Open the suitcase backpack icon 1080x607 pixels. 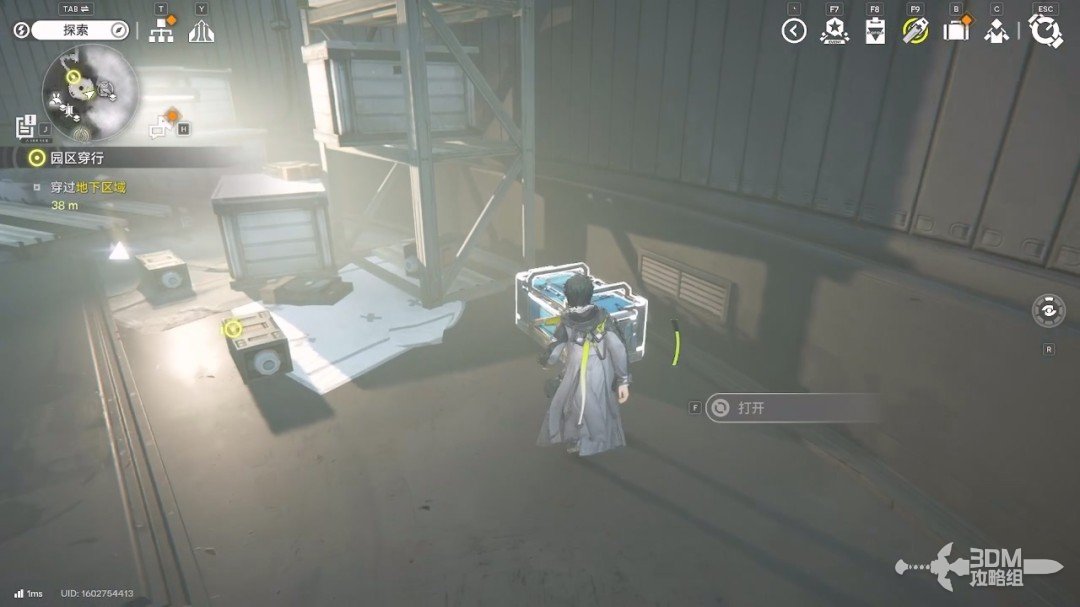click(956, 31)
